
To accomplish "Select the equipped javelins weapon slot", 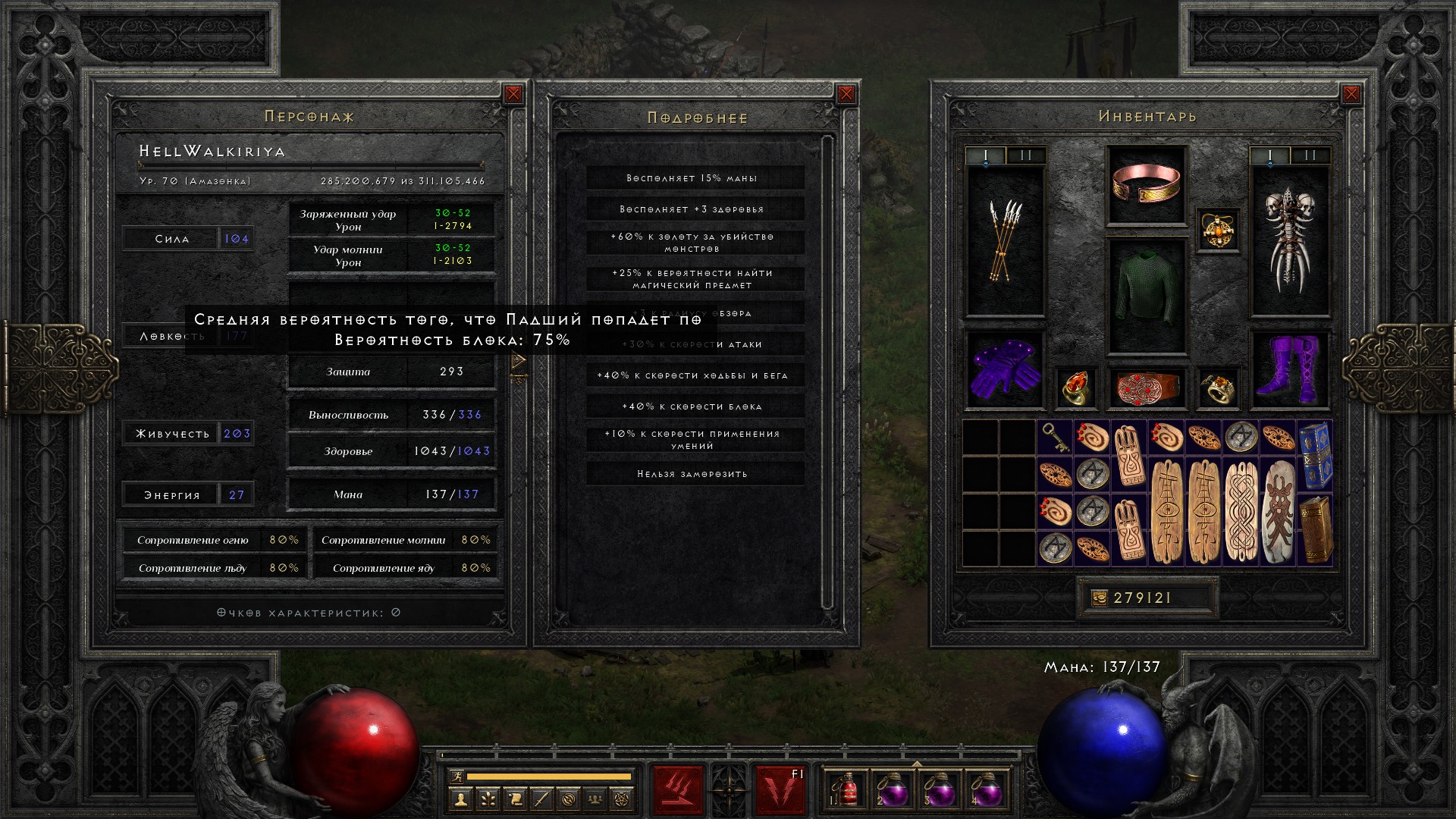I will pos(1005,241).
